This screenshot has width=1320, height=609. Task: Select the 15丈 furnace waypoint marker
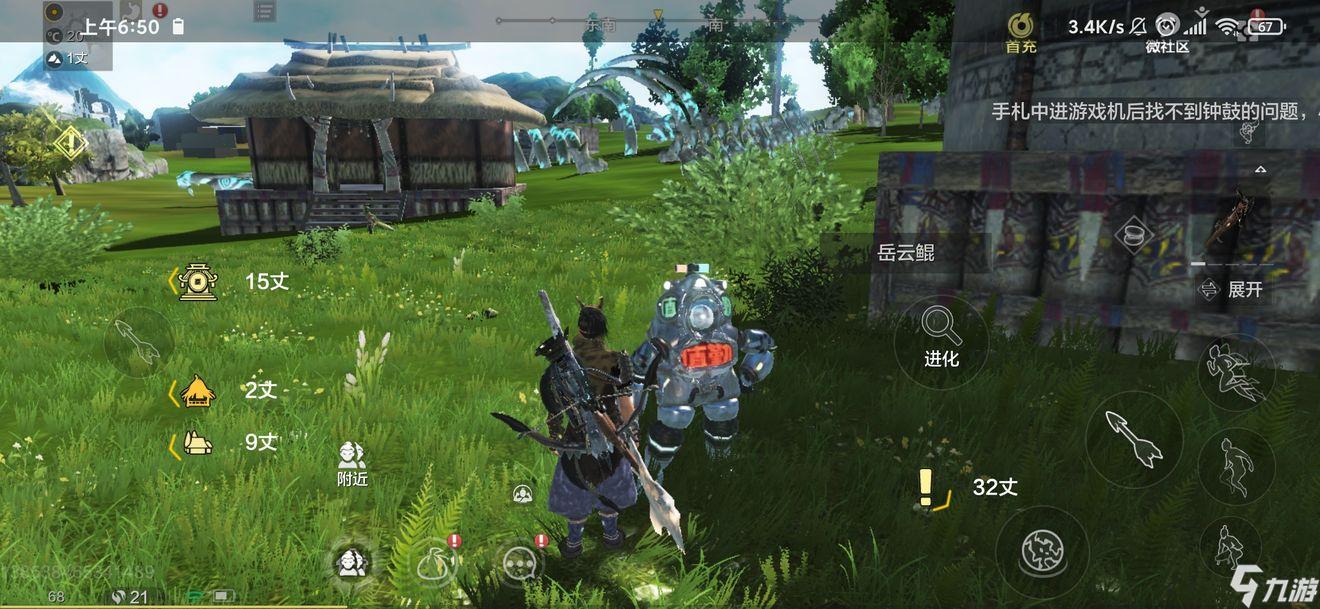pos(199,282)
